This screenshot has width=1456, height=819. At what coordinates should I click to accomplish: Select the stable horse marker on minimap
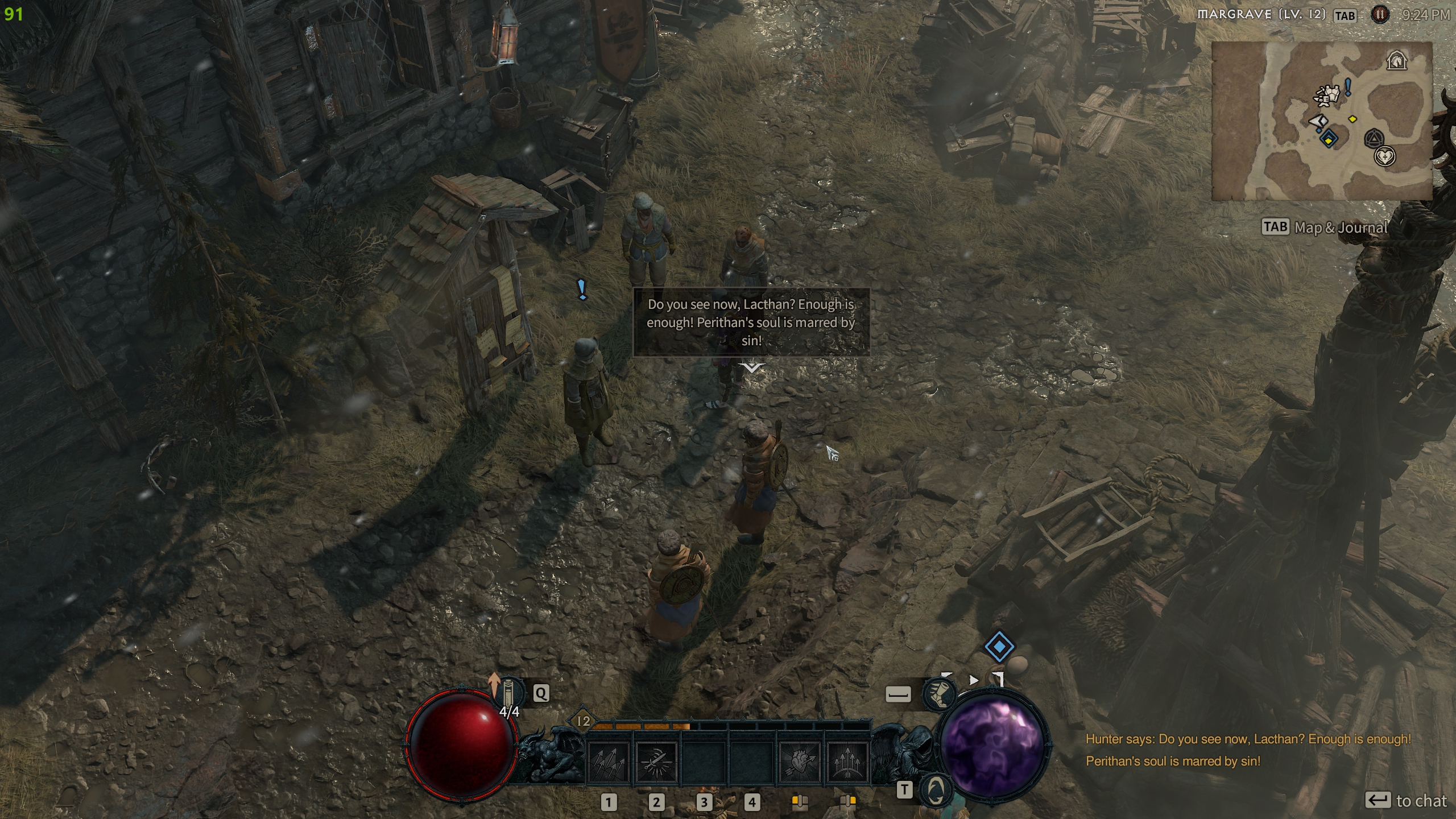pyautogui.click(x=1396, y=60)
